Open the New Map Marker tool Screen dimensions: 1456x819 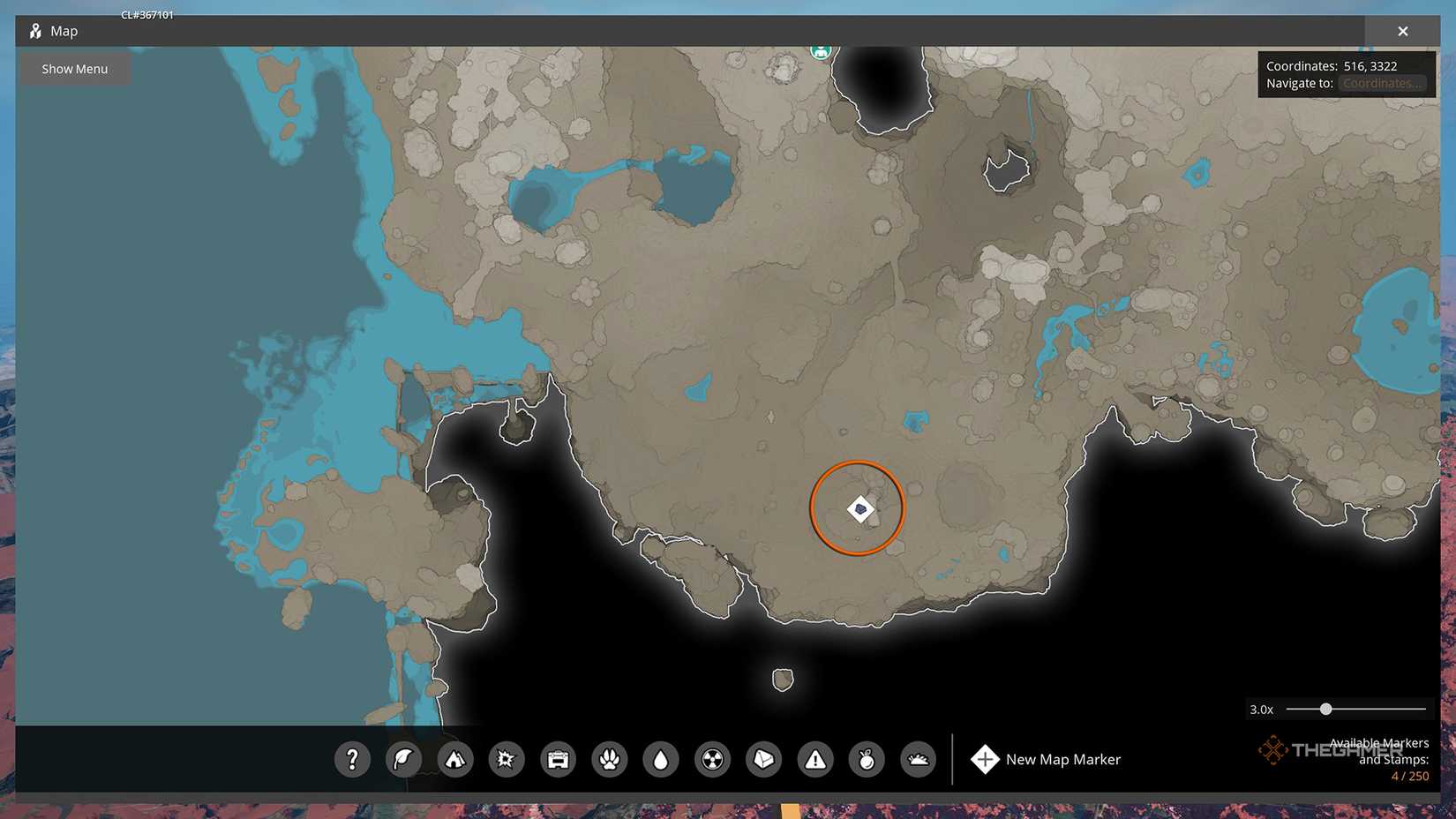point(1046,759)
